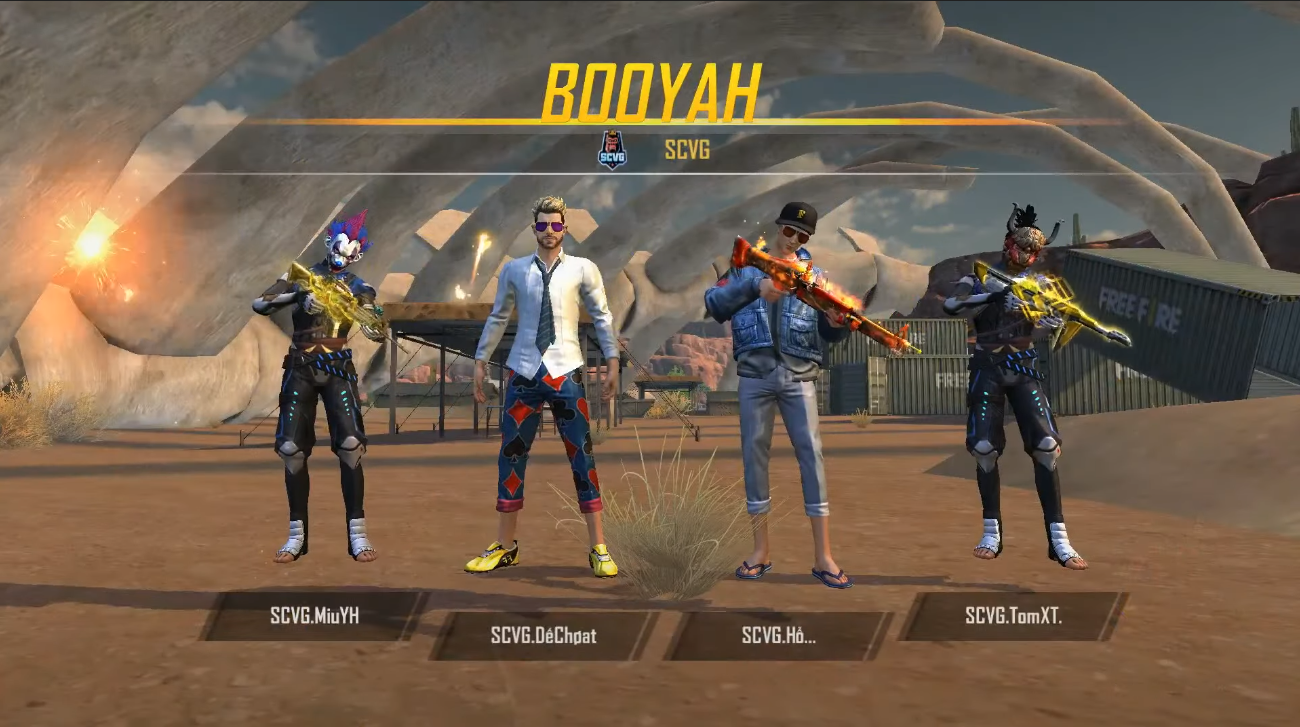The height and width of the screenshot is (727, 1300).
Task: Click the SCVG team crest icon
Action: [x=613, y=149]
